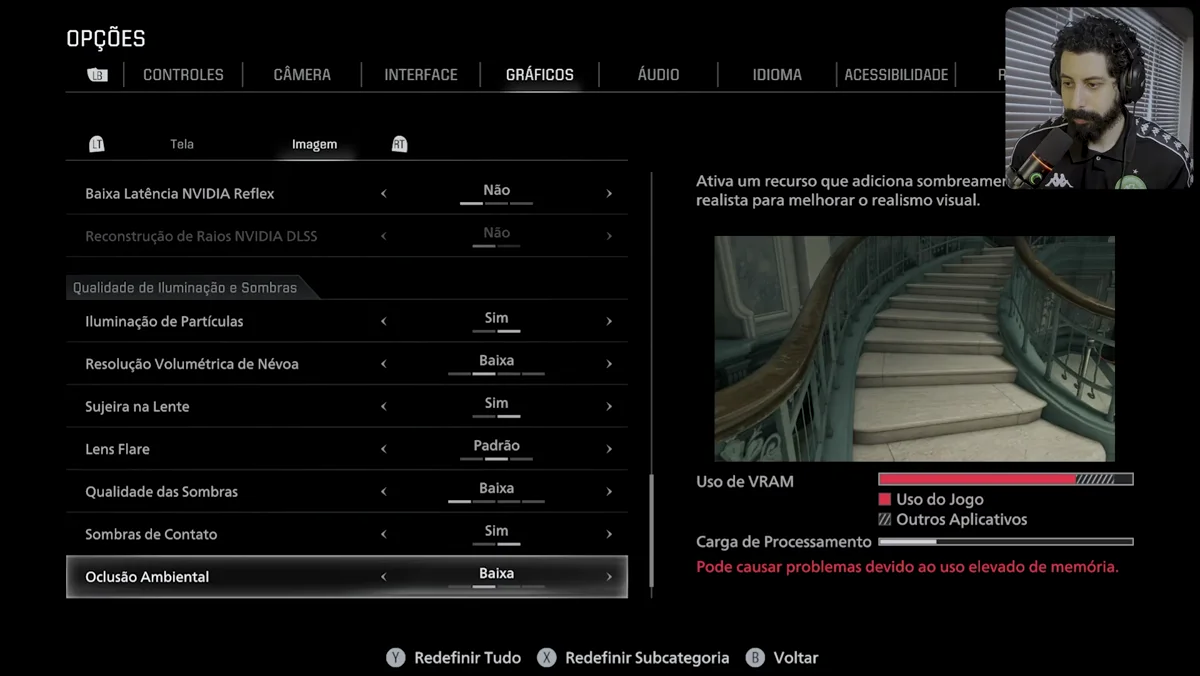
Task: Click Redefinir Tudo to reset all
Action: [x=455, y=658]
